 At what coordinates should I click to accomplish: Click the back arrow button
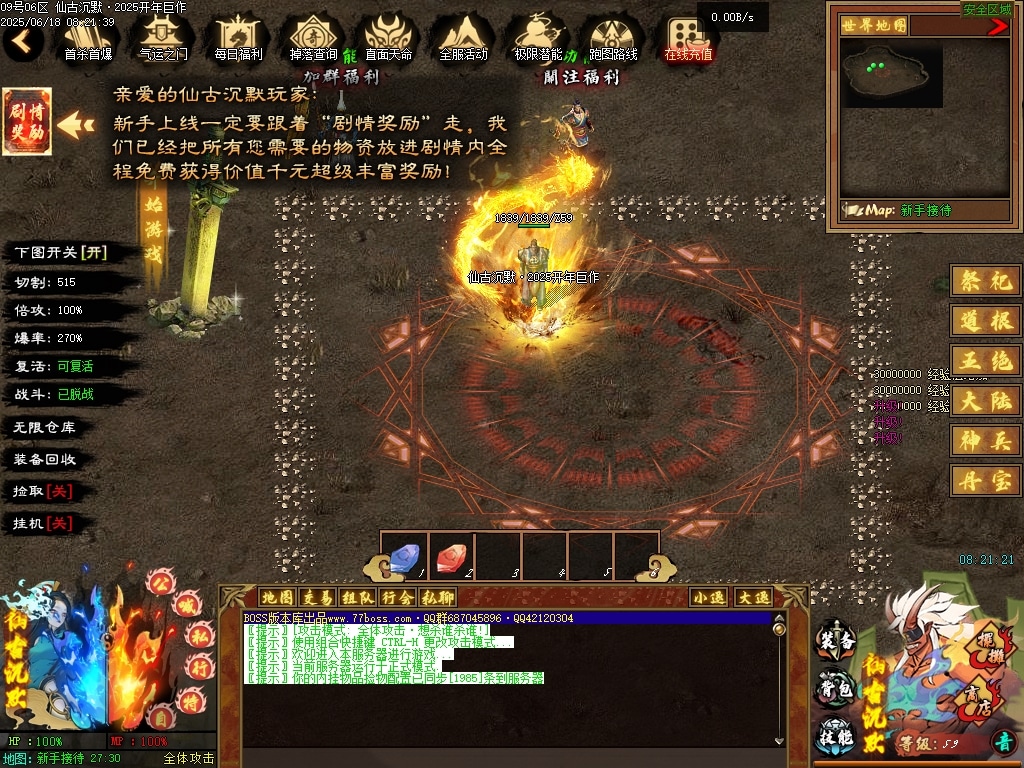tap(23, 41)
